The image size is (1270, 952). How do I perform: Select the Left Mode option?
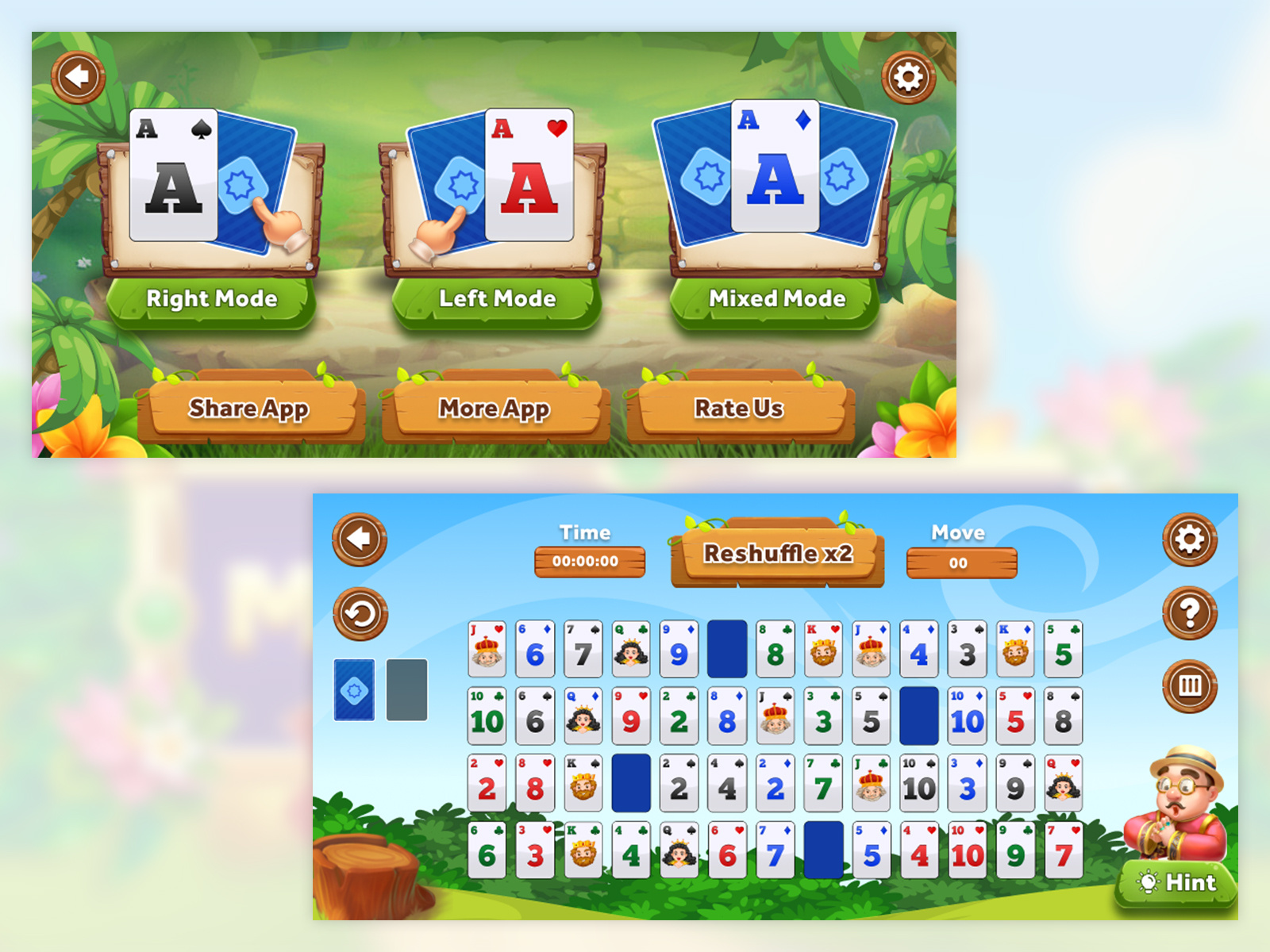497,298
